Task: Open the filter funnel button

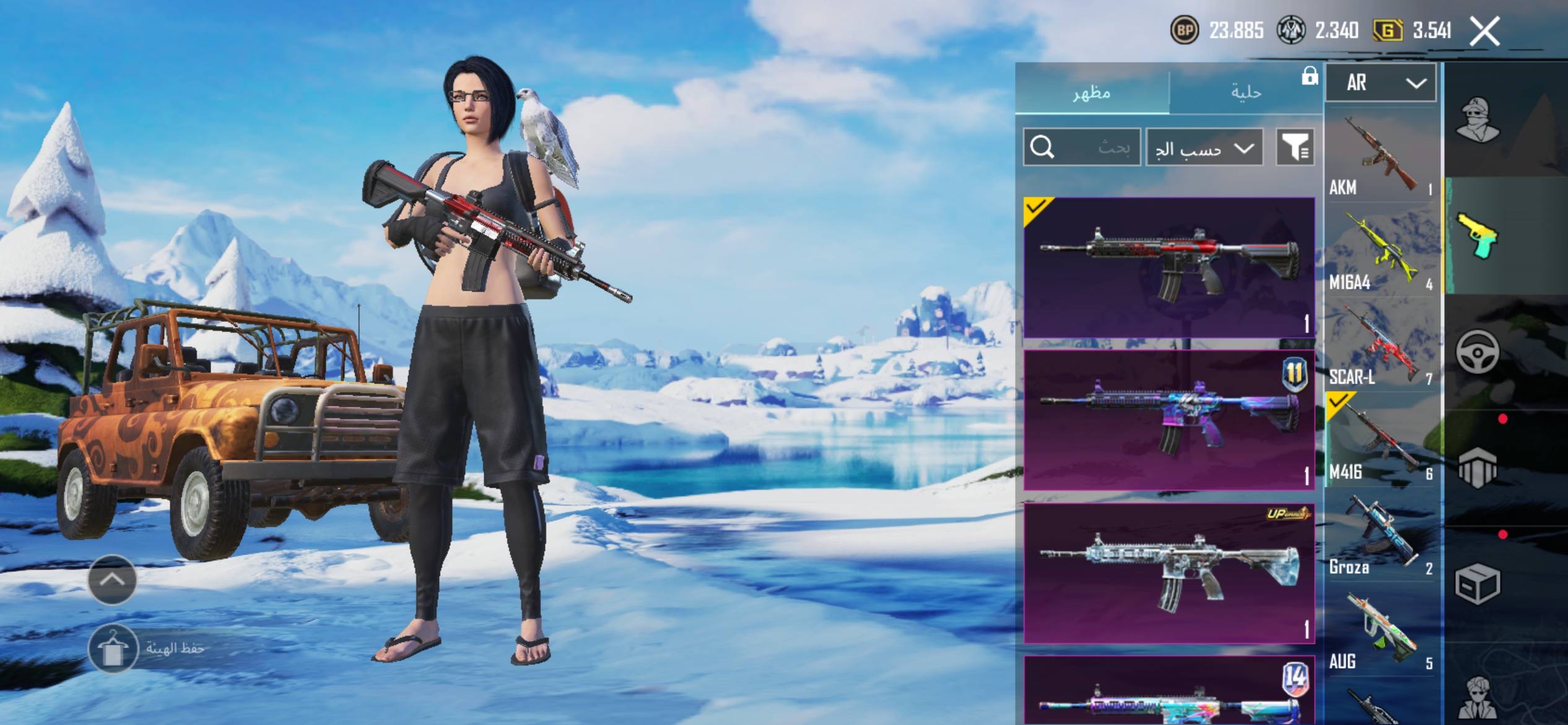Action: pyautogui.click(x=1295, y=147)
